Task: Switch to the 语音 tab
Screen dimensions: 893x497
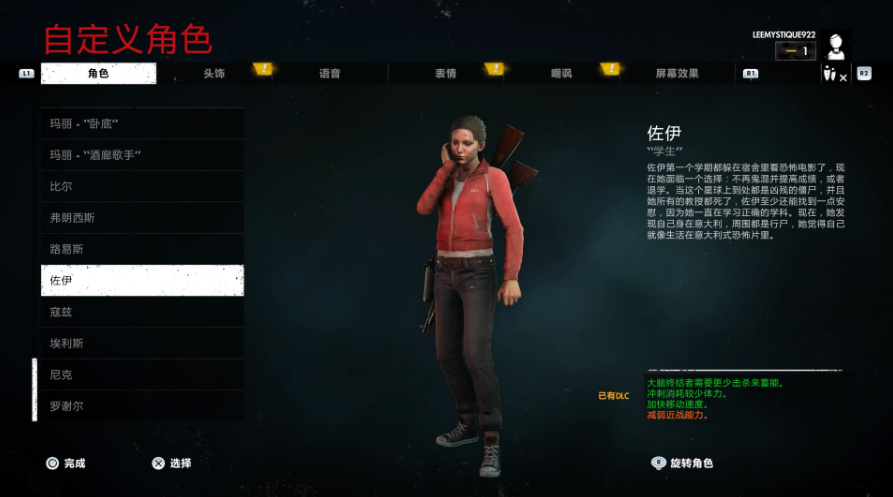Action: 330,73
